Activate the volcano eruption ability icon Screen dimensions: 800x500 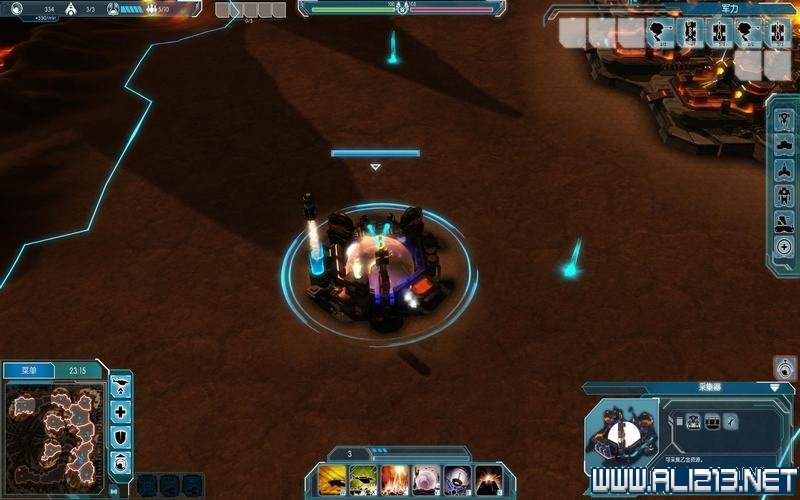489,480
